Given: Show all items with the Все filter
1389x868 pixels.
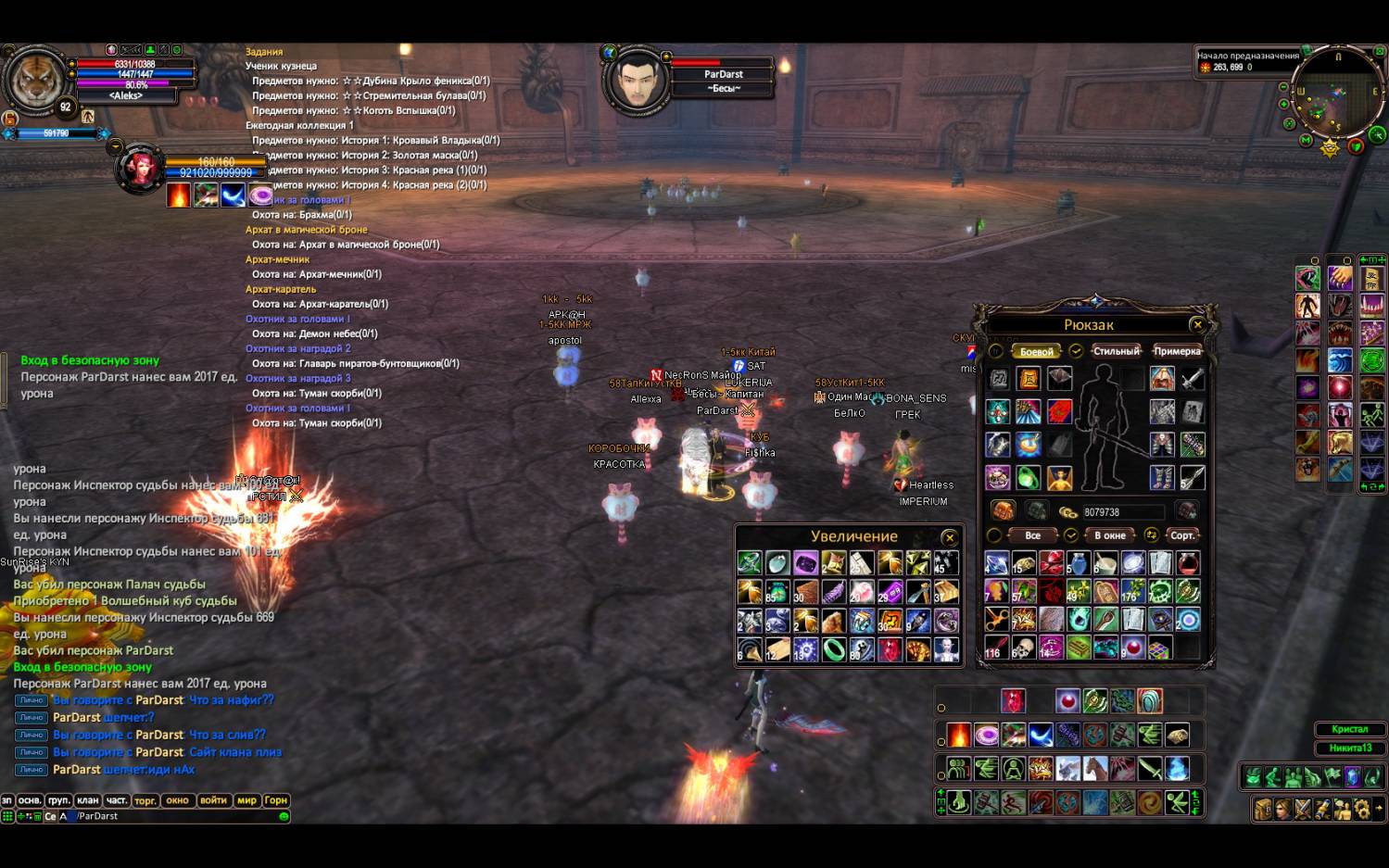Looking at the screenshot, I should [1032, 535].
